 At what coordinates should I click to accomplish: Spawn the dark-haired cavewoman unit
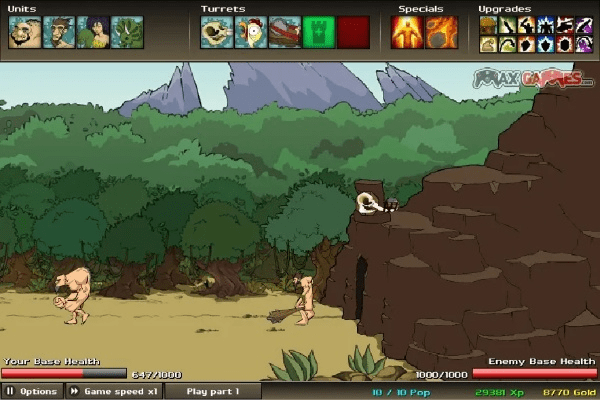click(92, 32)
